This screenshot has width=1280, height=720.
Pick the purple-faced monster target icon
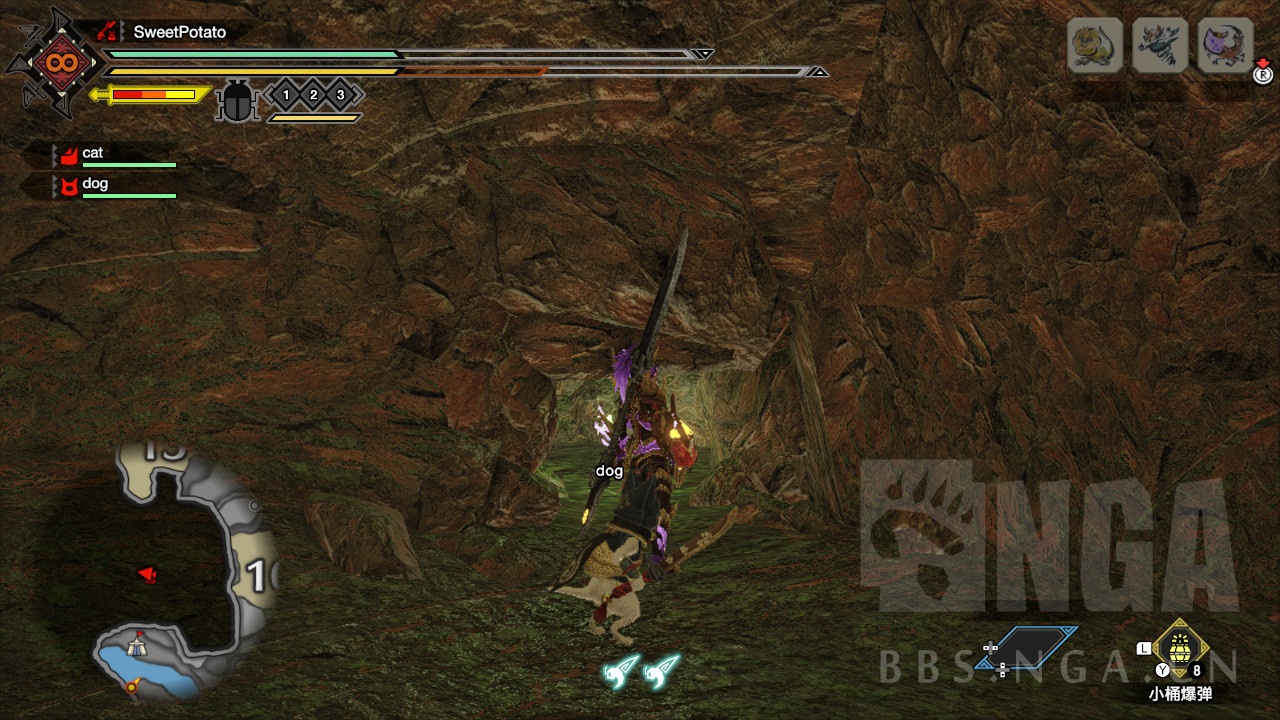1225,45
